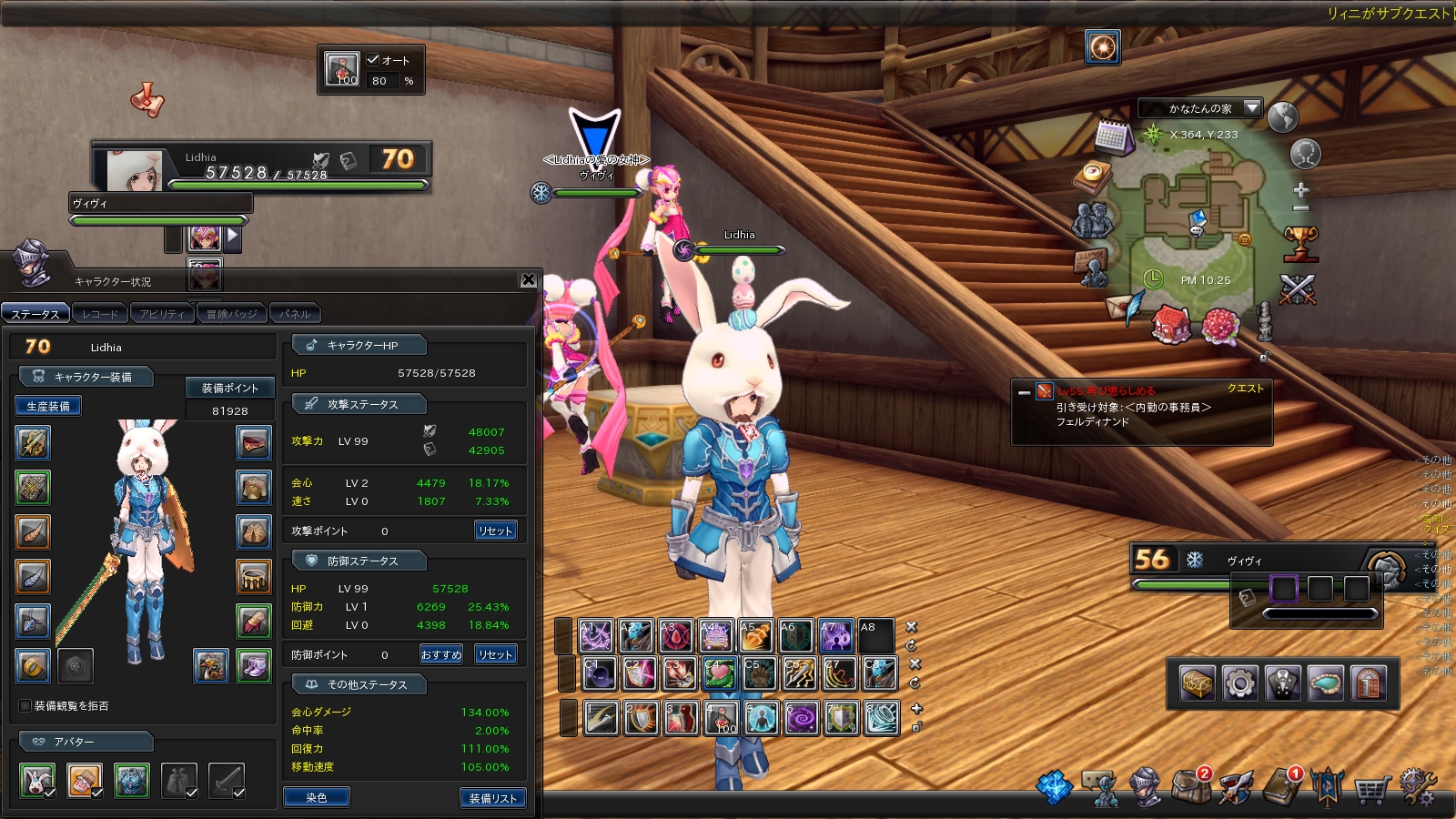This screenshot has width=1456, height=819.
Task: Open the アビリティ tab
Action: pos(162,314)
